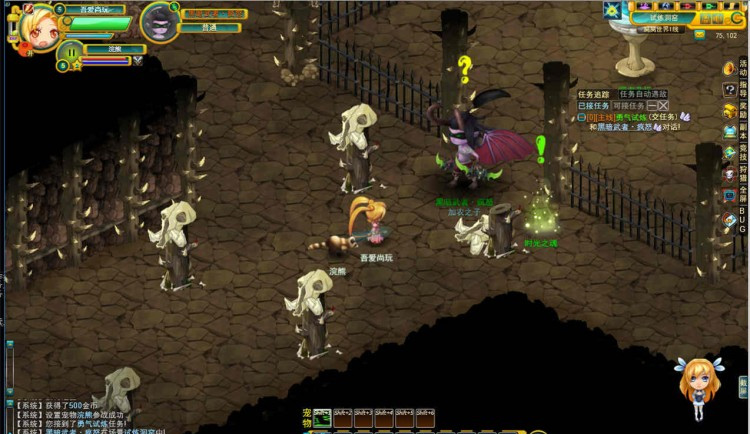
Task: Open the 副本 dungeon menu
Action: click(x=731, y=131)
